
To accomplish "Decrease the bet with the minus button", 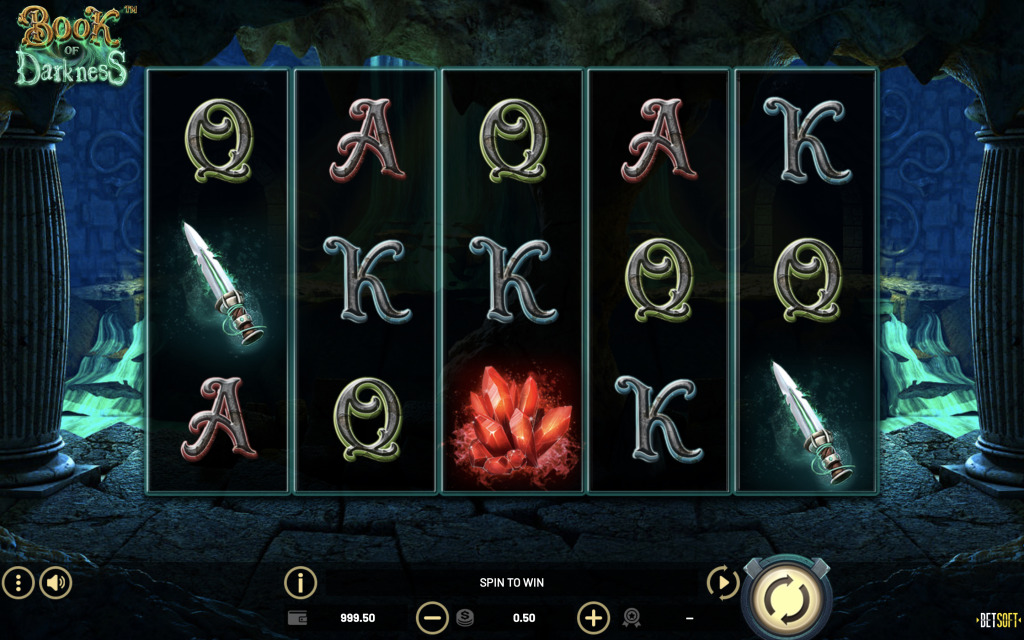I will tap(432, 618).
